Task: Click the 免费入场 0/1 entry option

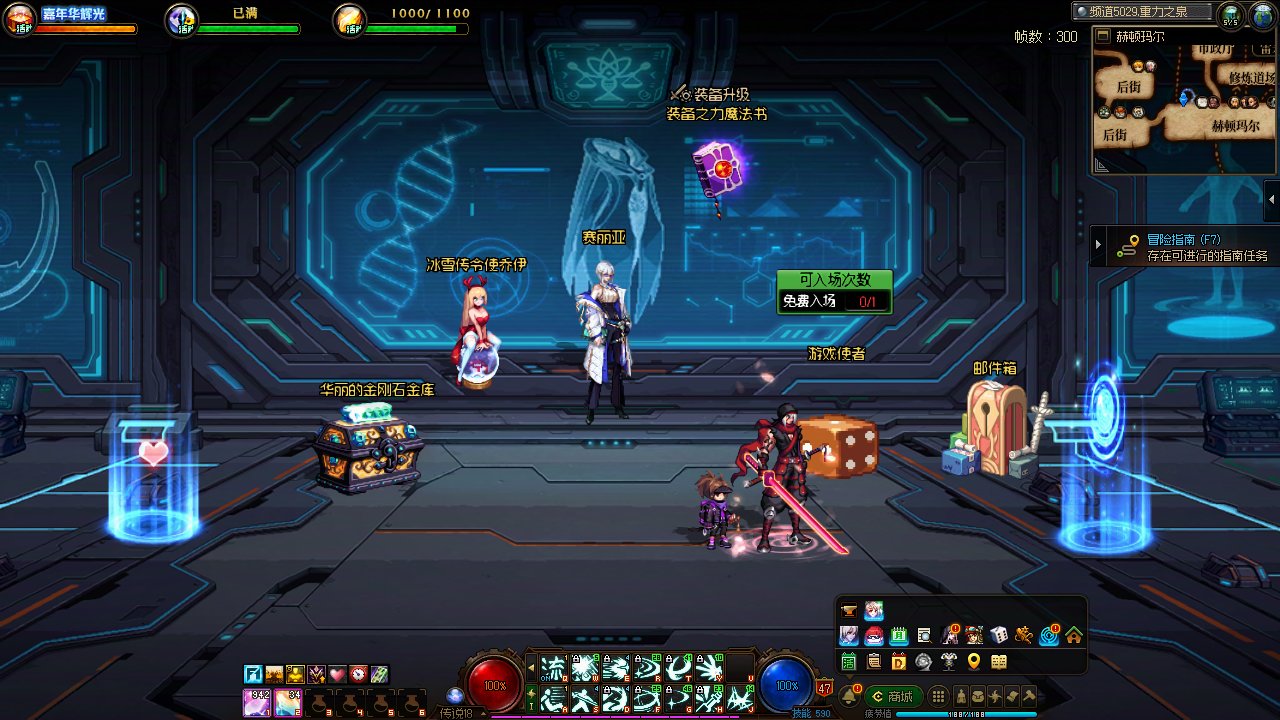Action: 830,300
